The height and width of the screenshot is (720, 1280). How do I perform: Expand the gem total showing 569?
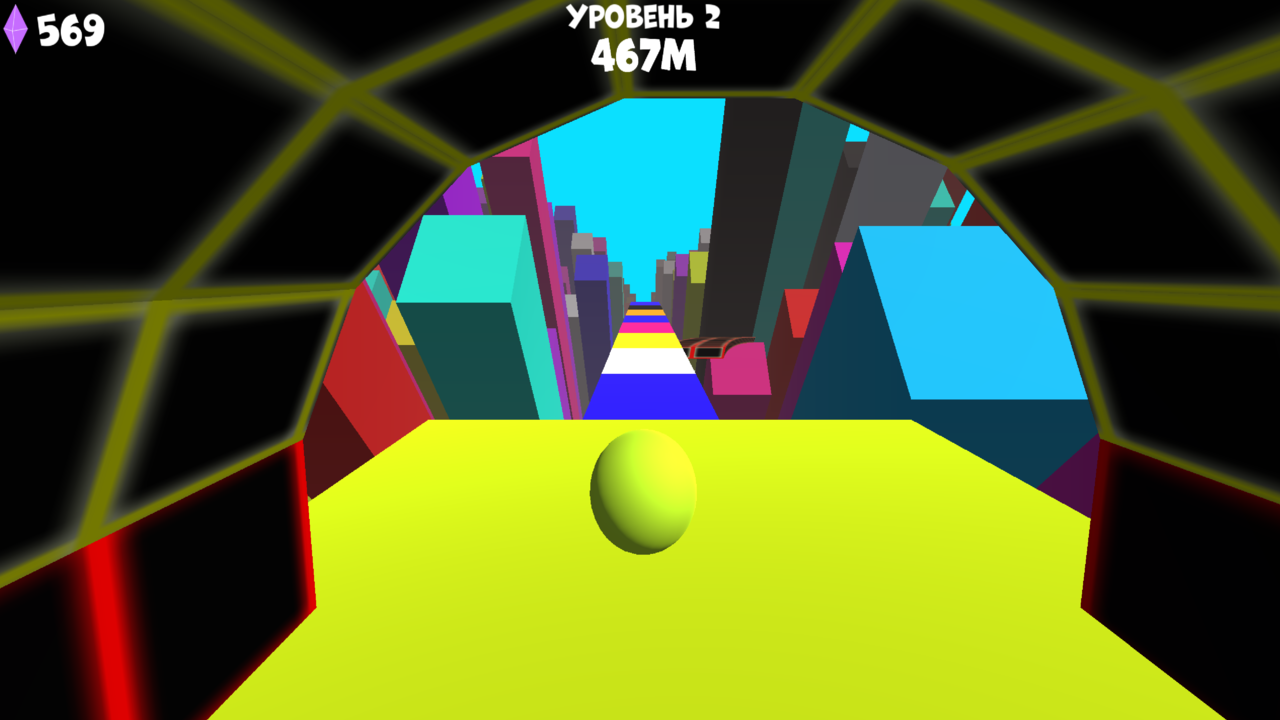[x=68, y=28]
